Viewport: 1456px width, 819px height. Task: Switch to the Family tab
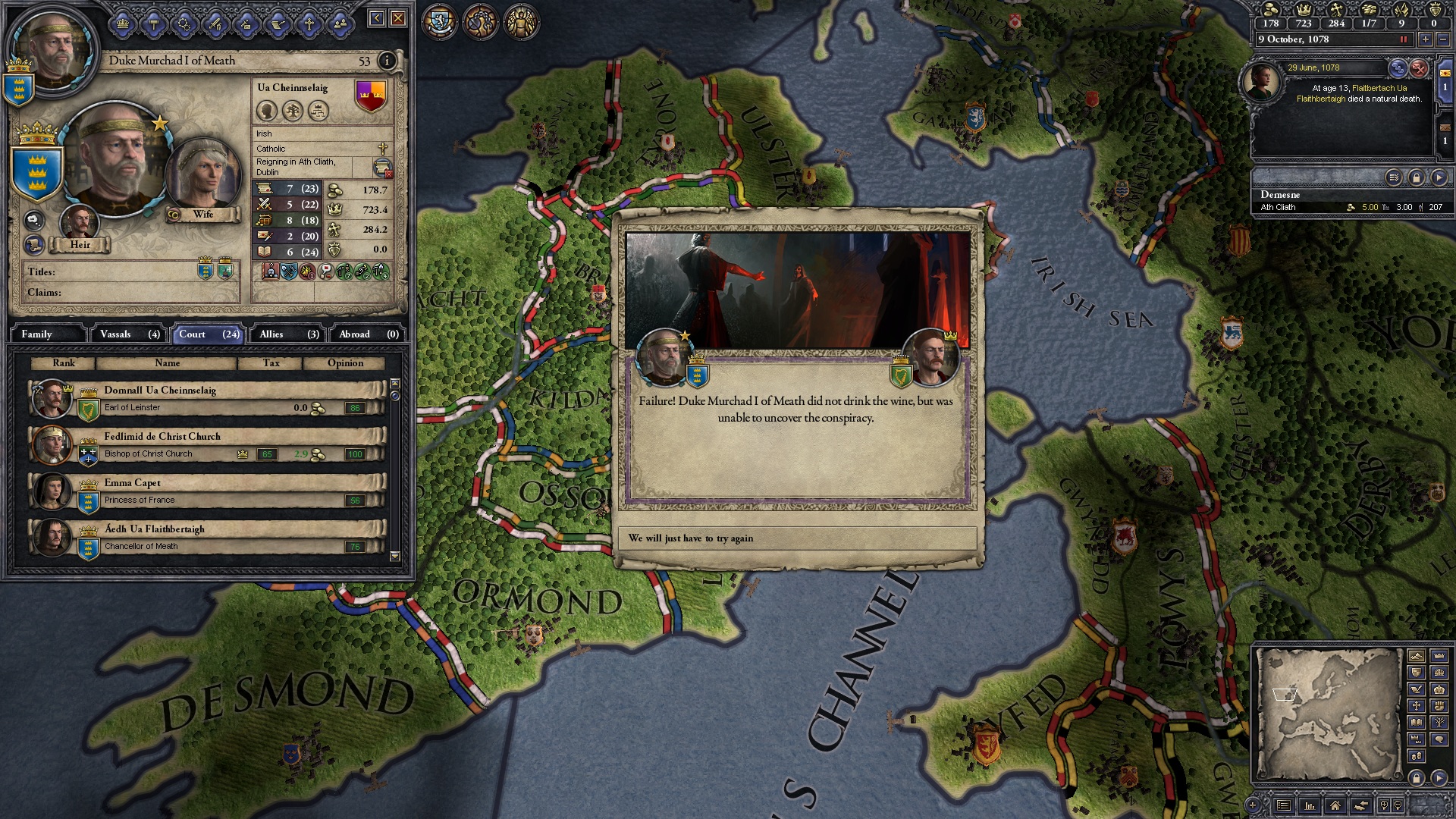(x=47, y=334)
